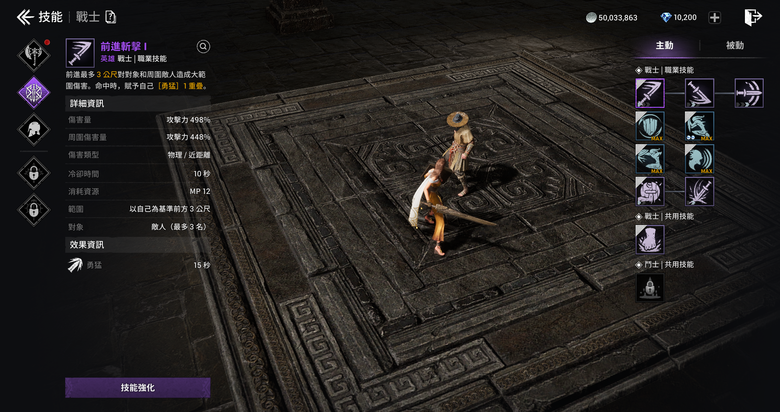780x412 pixels.
Task: Switch to the 主動 active skills tab
Action: (x=664, y=46)
